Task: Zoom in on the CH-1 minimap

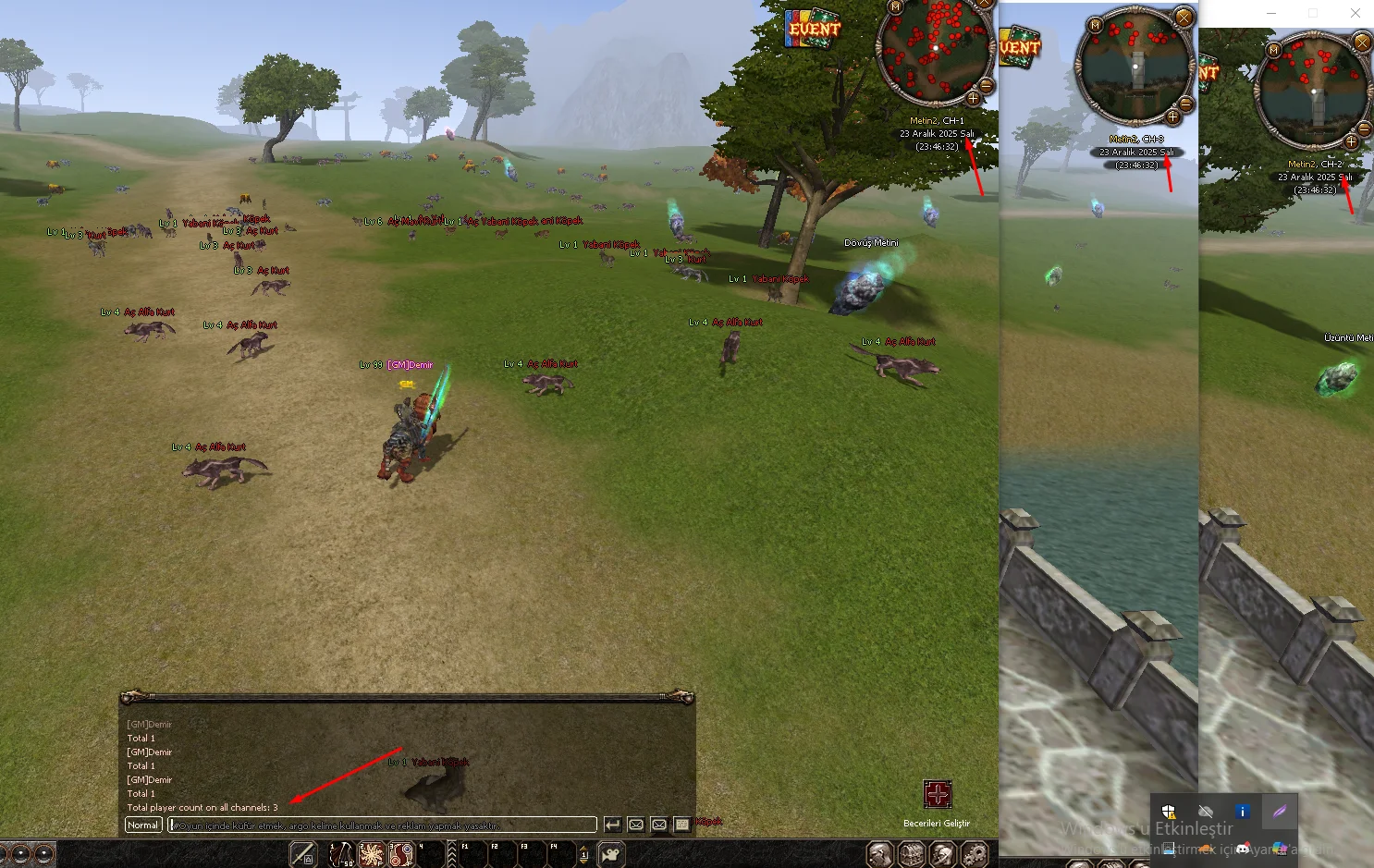Action: [x=973, y=98]
